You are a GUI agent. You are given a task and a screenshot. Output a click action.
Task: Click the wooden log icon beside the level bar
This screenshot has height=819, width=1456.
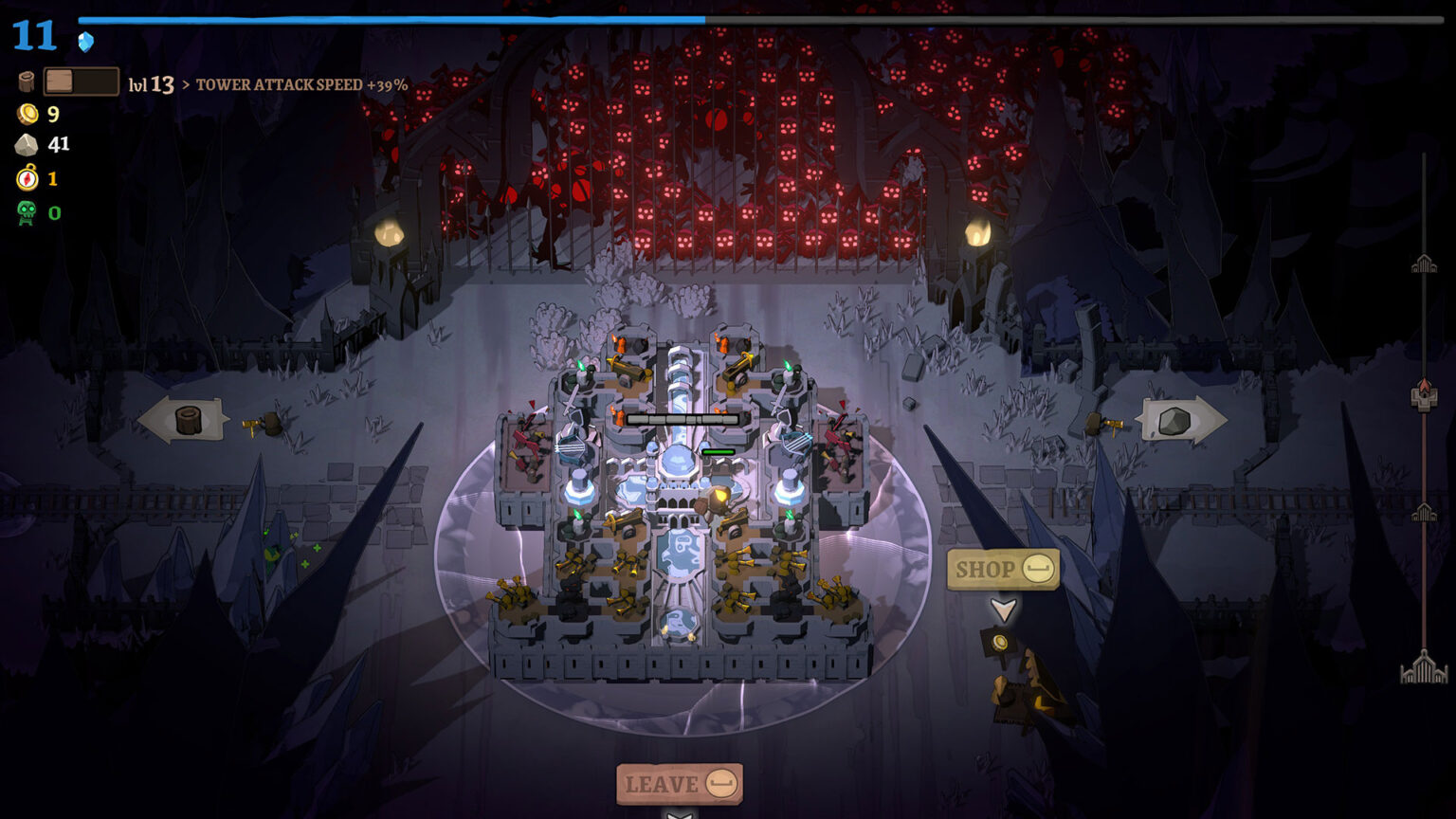[27, 83]
